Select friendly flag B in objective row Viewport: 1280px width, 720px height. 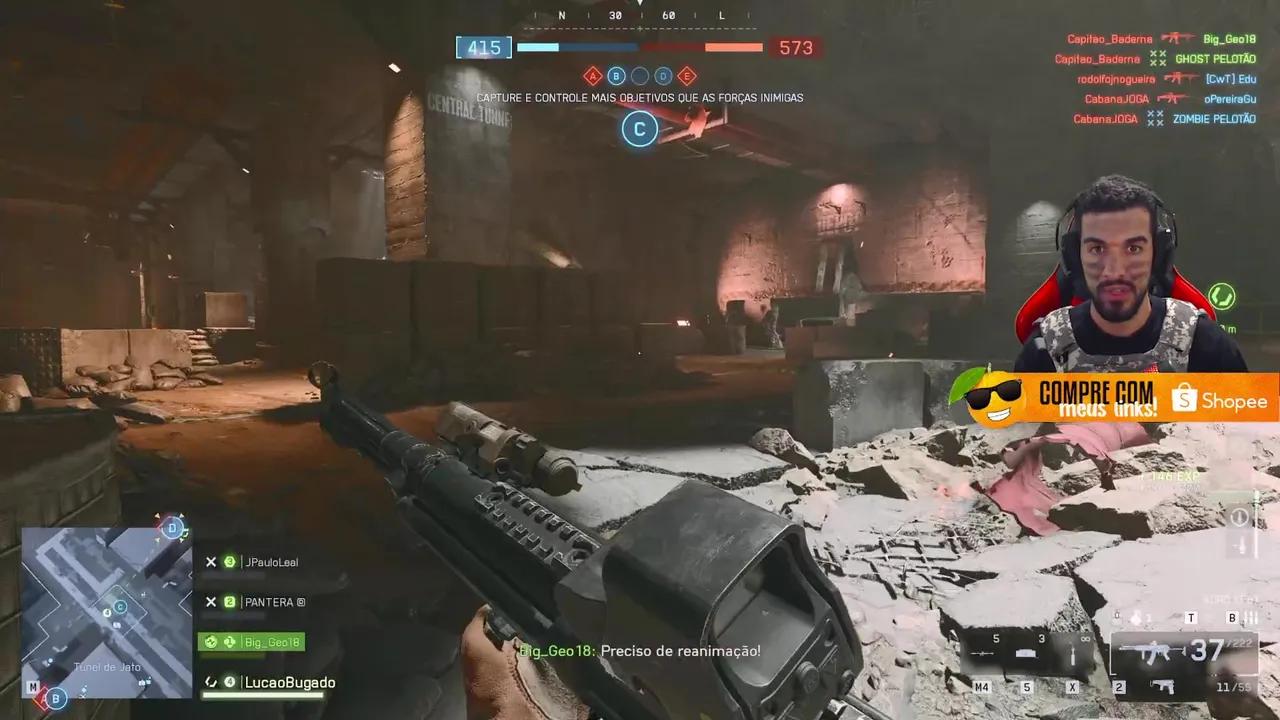(x=616, y=76)
